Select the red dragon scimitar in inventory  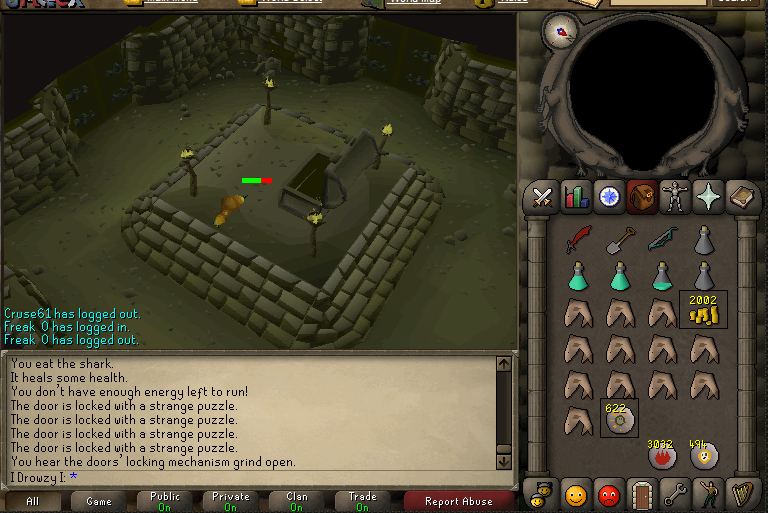579,239
